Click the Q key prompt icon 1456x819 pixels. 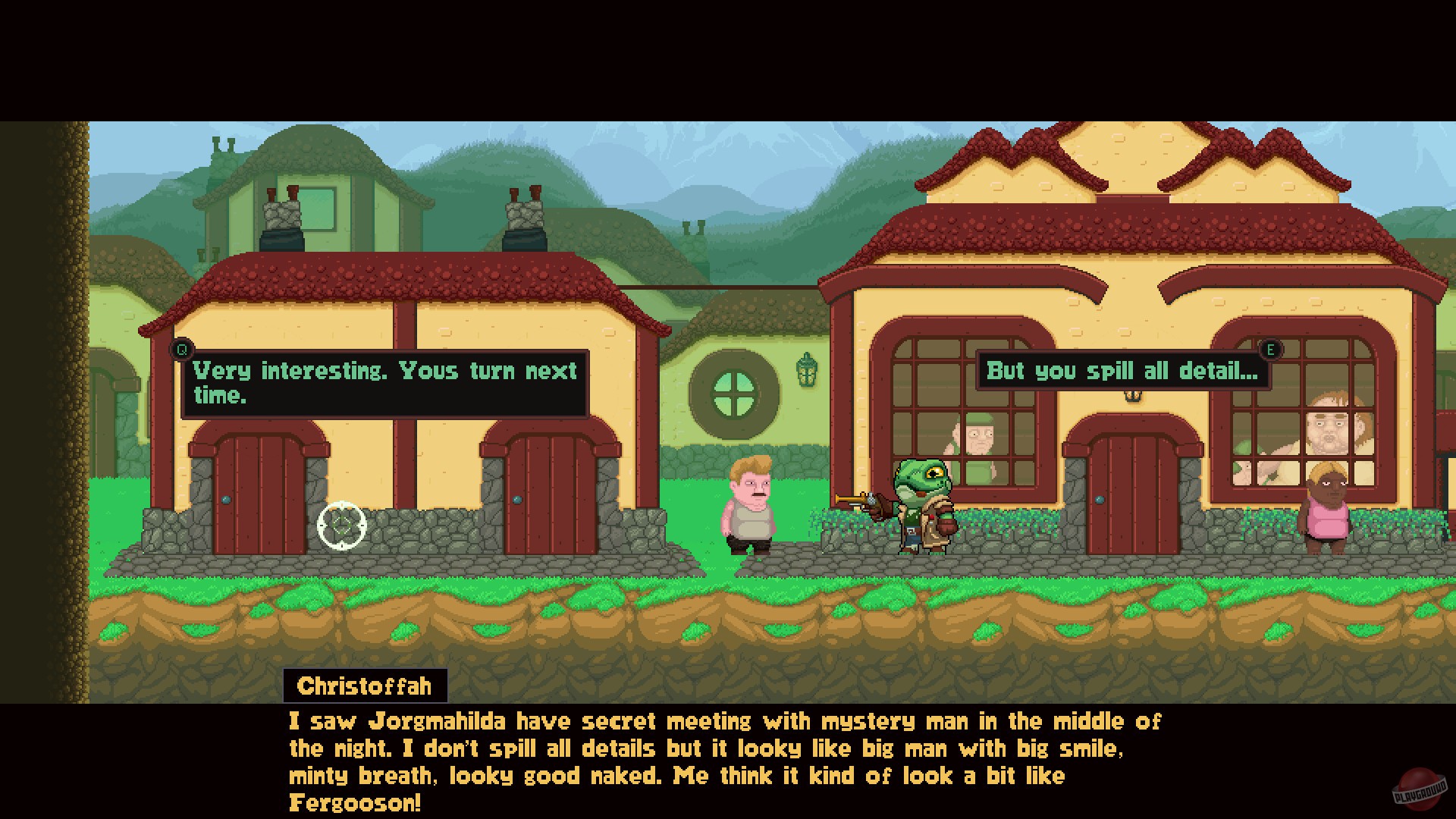click(181, 350)
